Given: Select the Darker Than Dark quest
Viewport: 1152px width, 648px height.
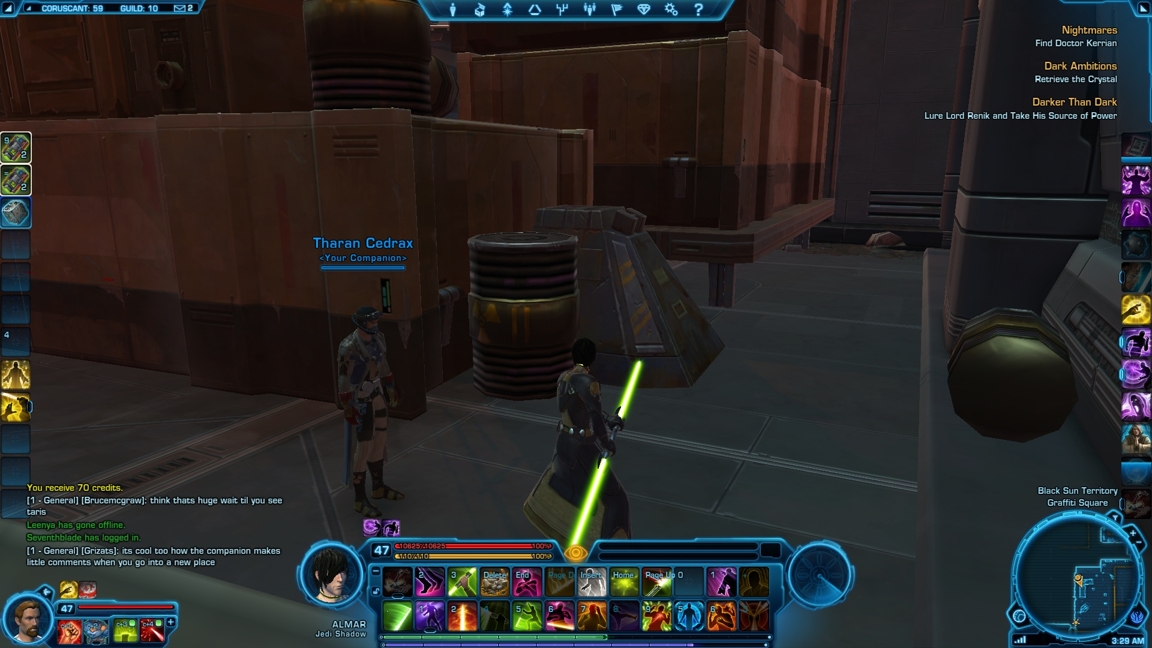Looking at the screenshot, I should [x=1074, y=102].
